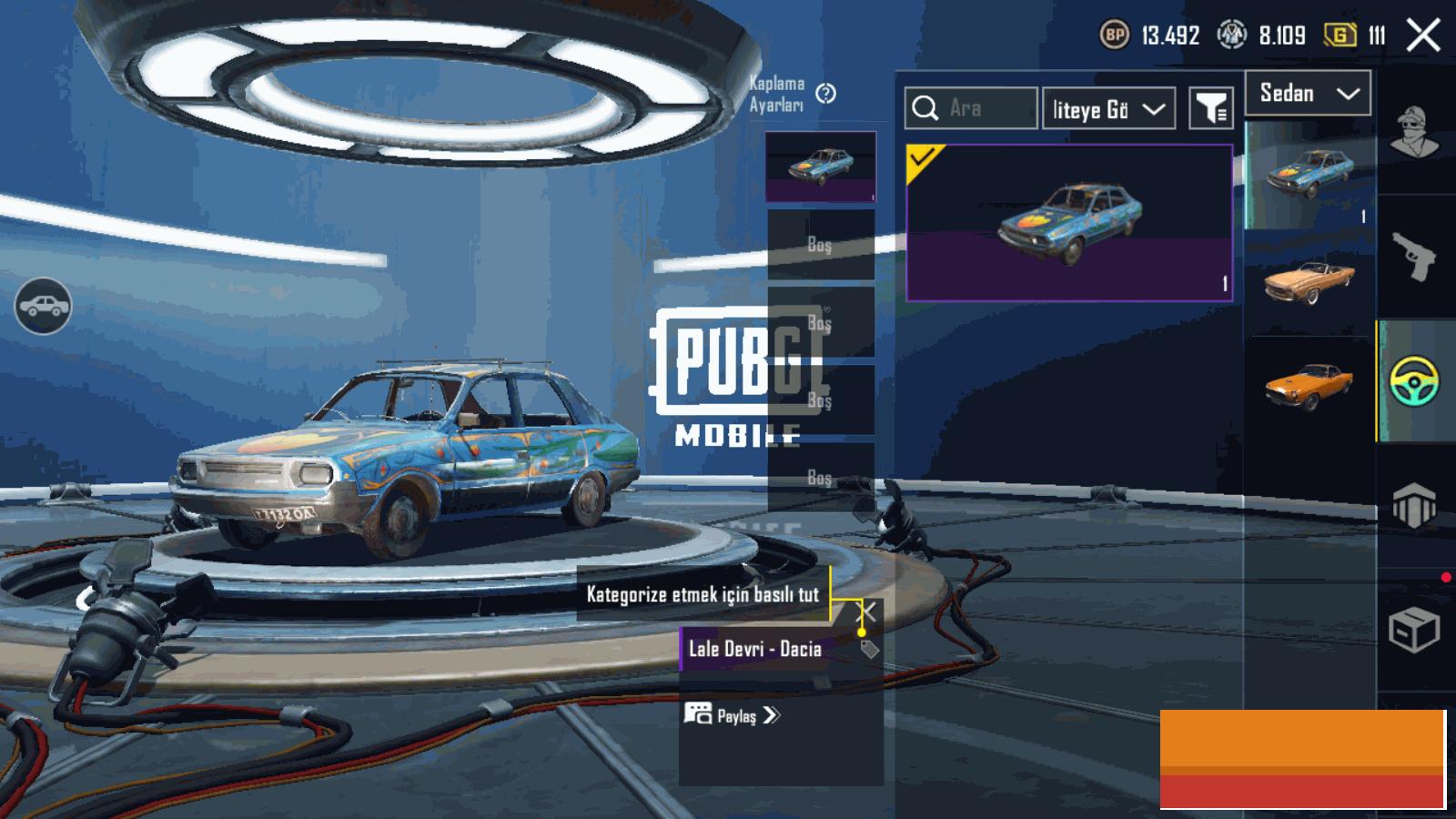The image size is (1456, 819).
Task: Click the tag icon beside Lale Devri
Action: (869, 649)
